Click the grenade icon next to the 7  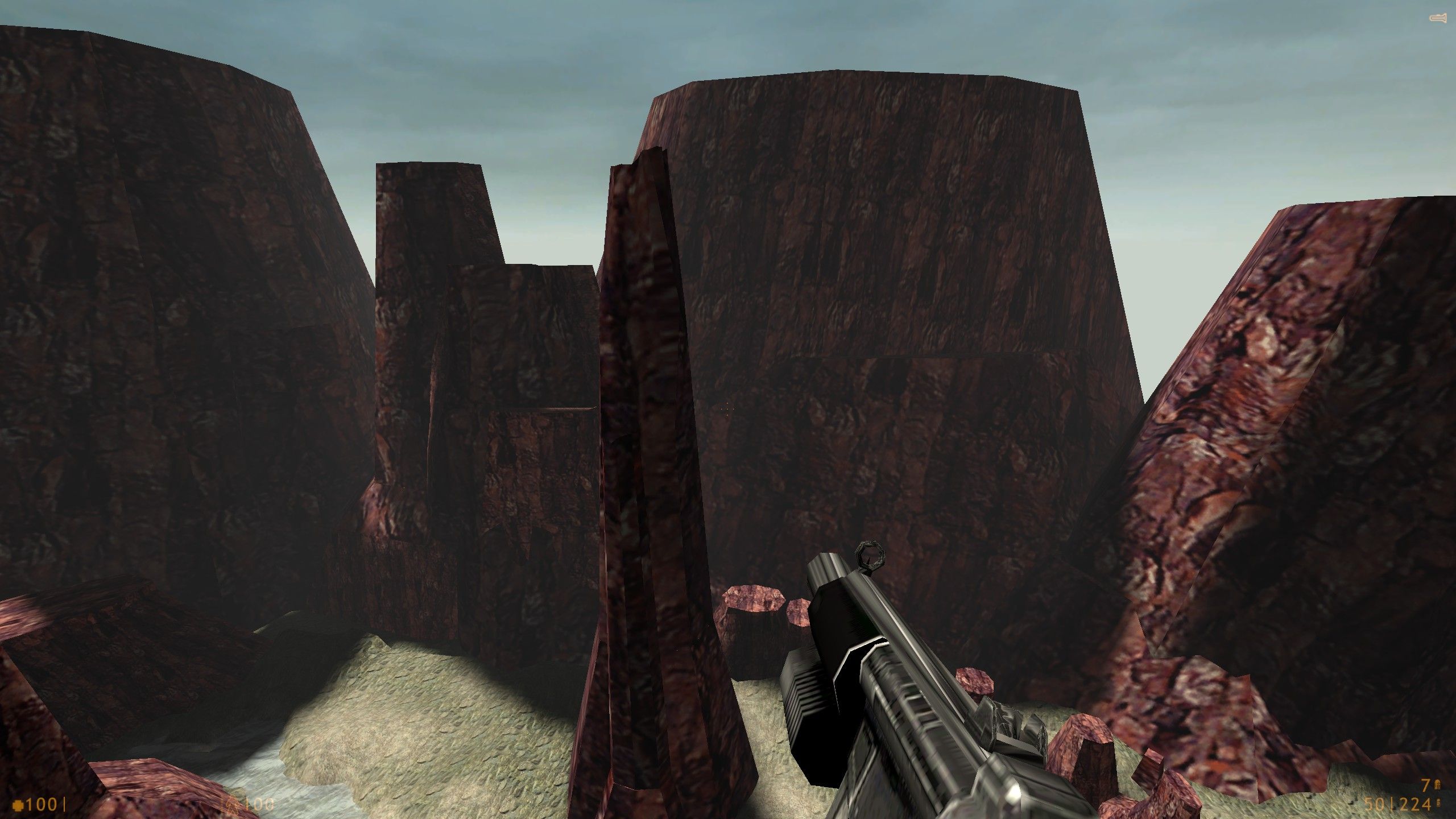[x=1437, y=784]
